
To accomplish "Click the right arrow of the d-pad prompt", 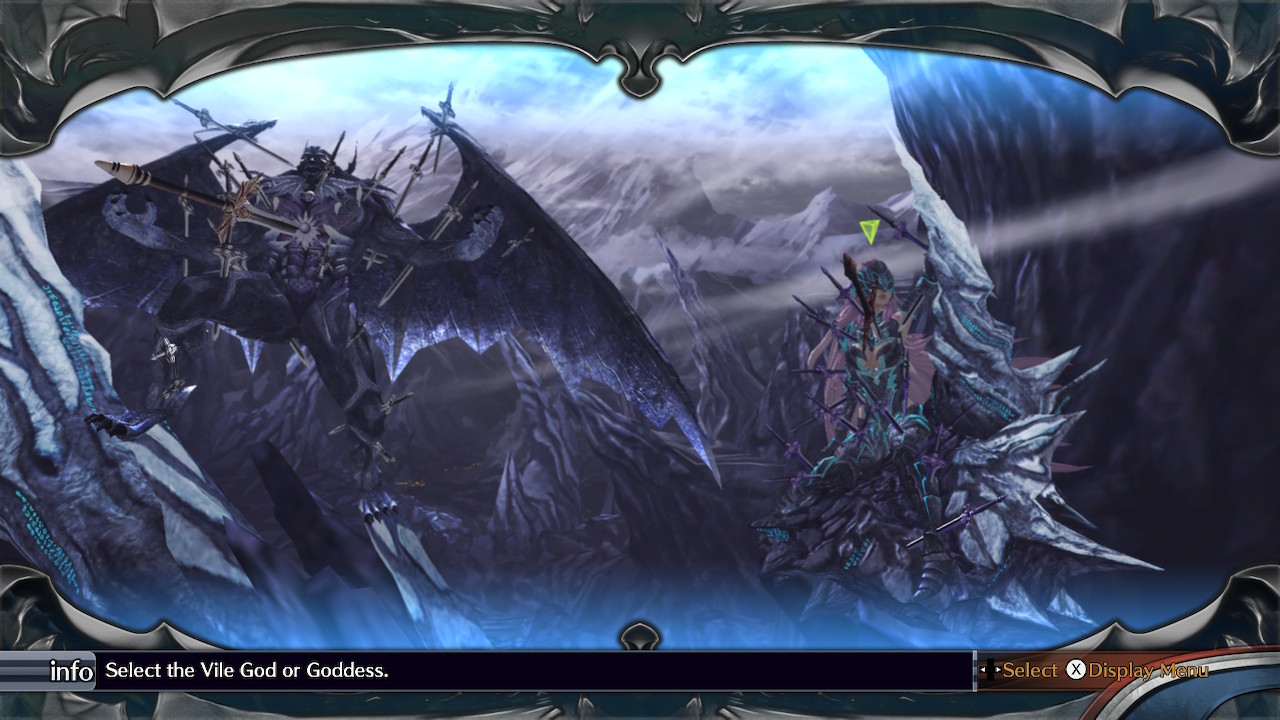I will point(999,669).
